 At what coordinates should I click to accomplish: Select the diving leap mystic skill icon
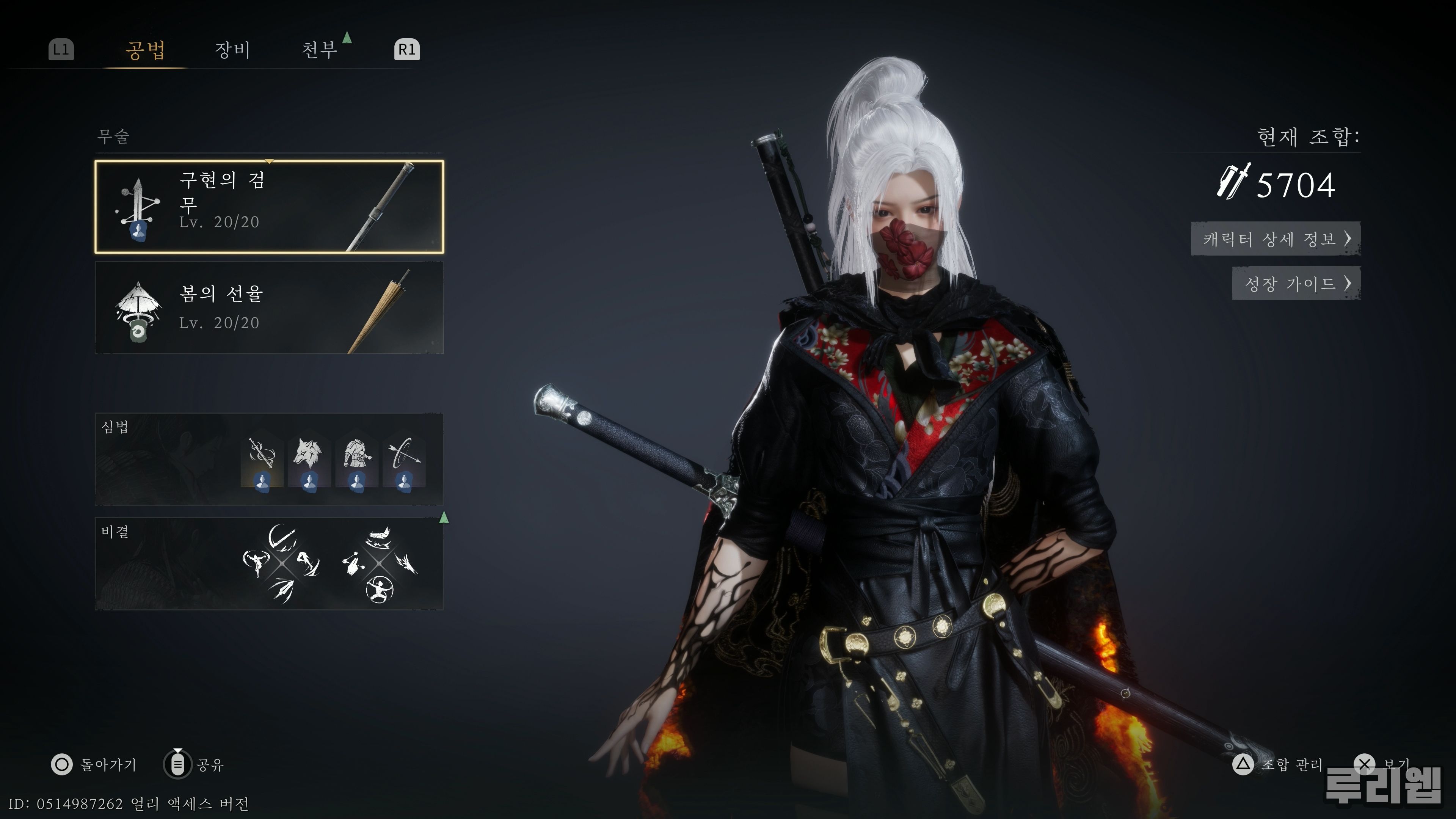(309, 563)
